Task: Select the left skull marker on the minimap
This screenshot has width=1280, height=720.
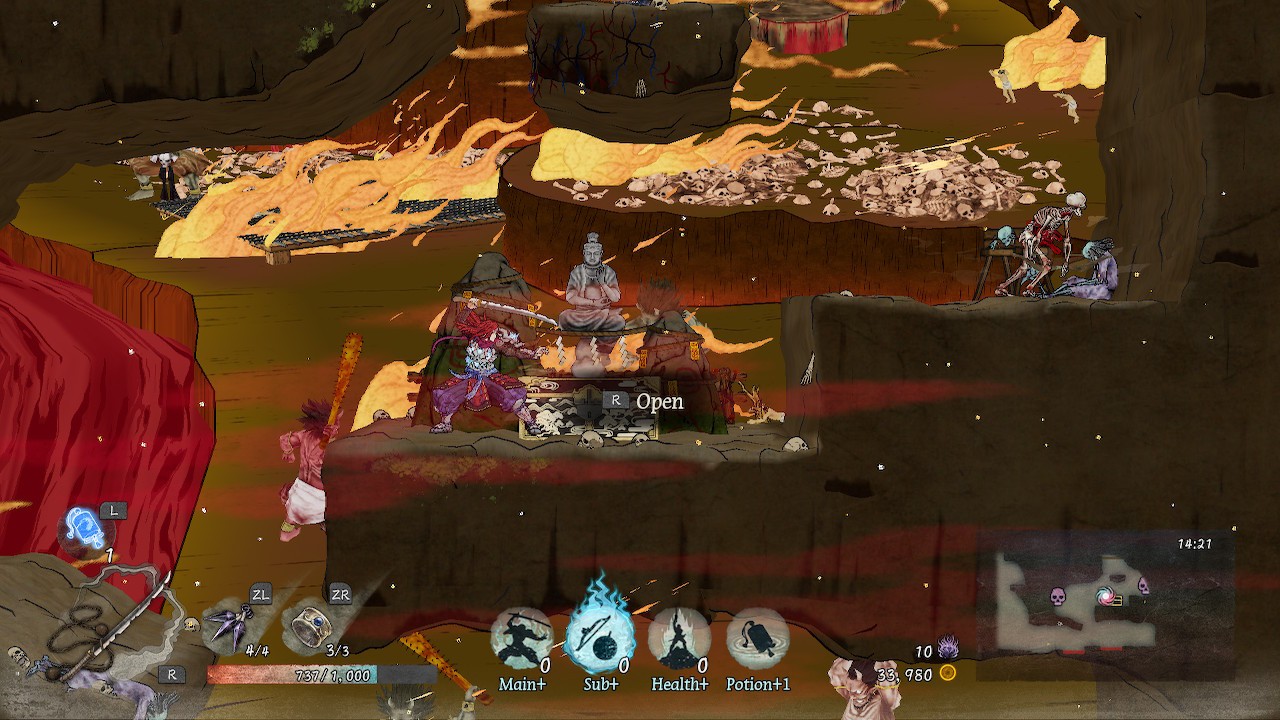Action: click(1058, 597)
